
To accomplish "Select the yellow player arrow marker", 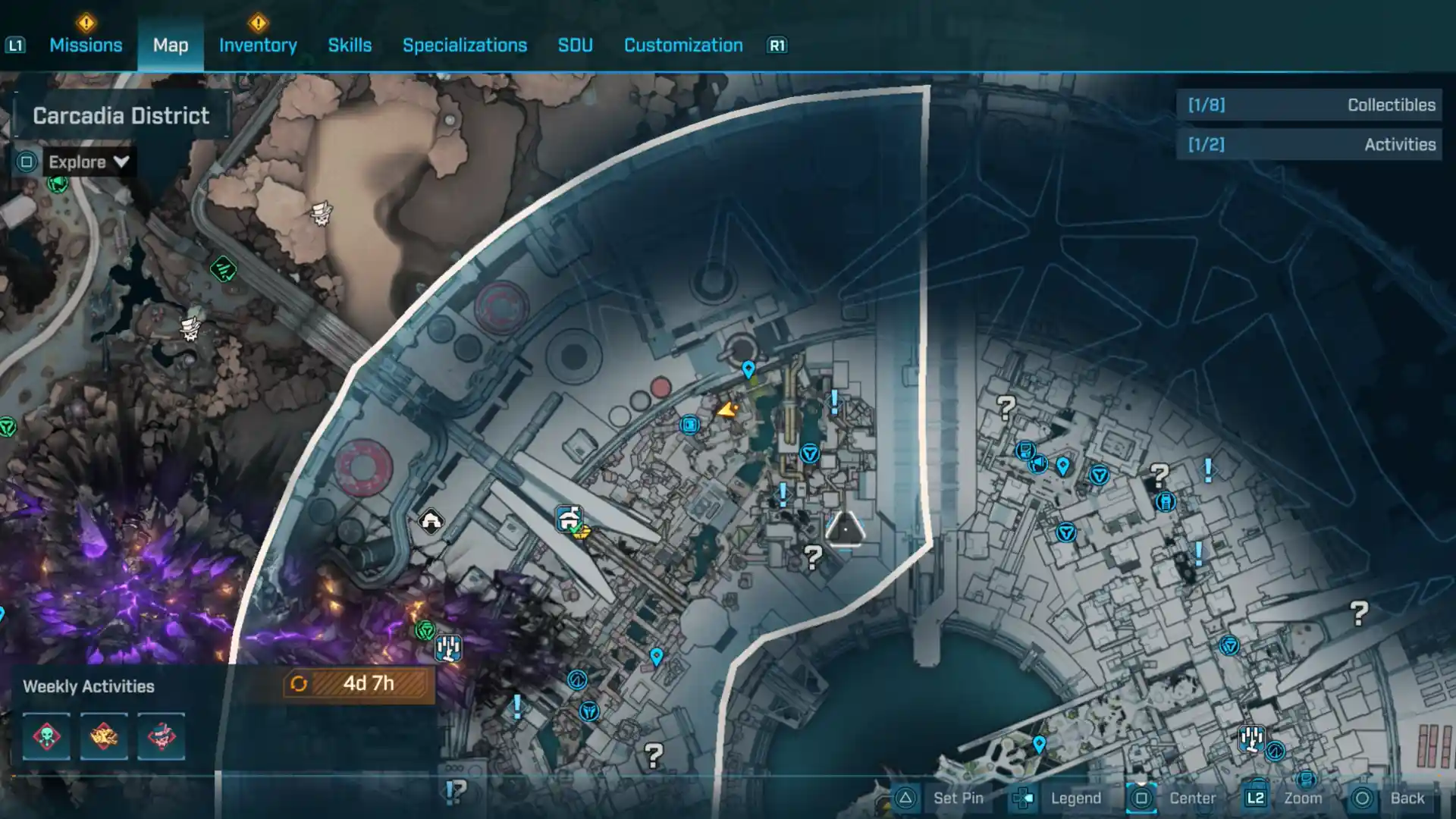I will tap(727, 410).
